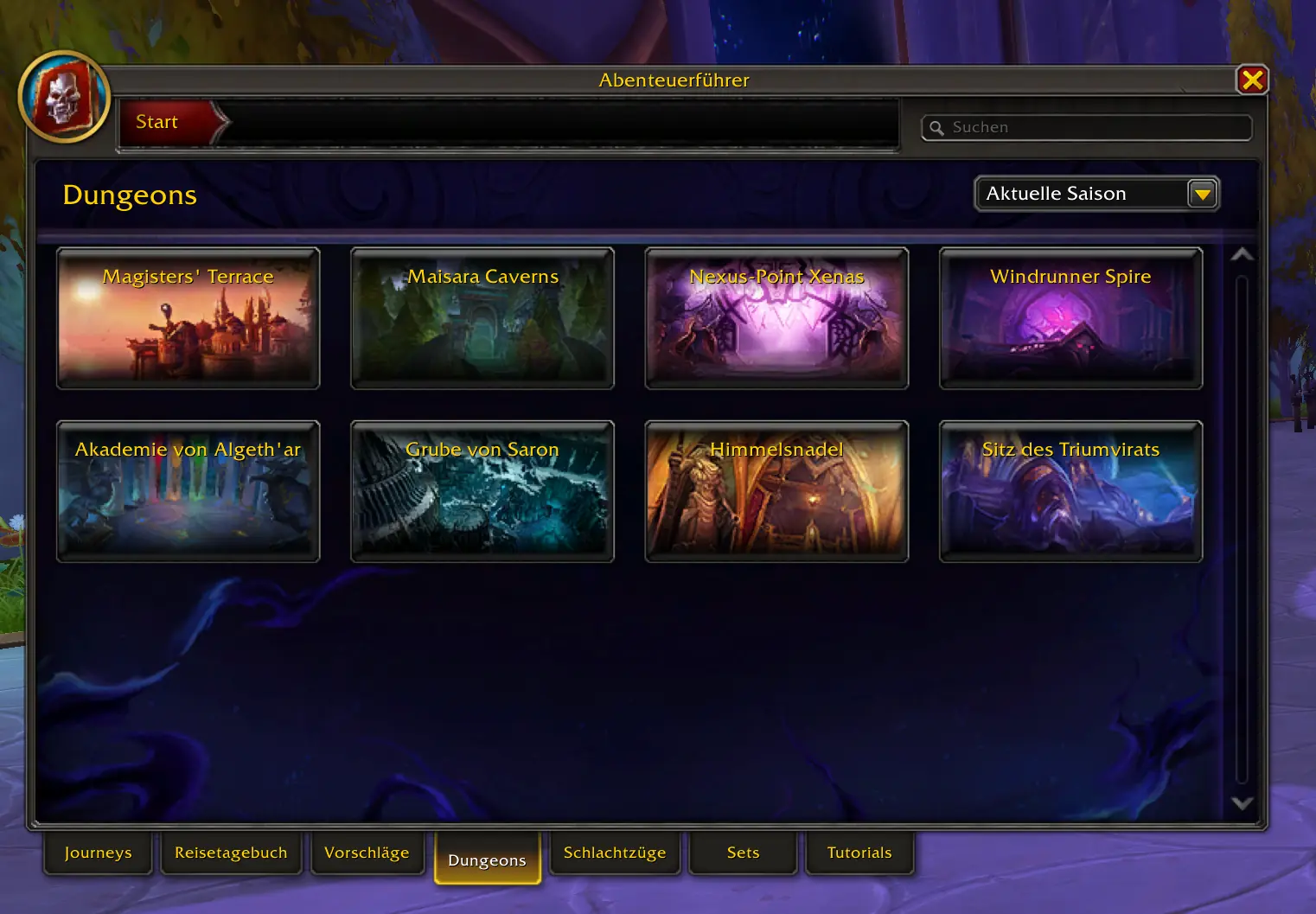Switch to the Journeys tab
This screenshot has height=914, width=1316.
point(99,853)
